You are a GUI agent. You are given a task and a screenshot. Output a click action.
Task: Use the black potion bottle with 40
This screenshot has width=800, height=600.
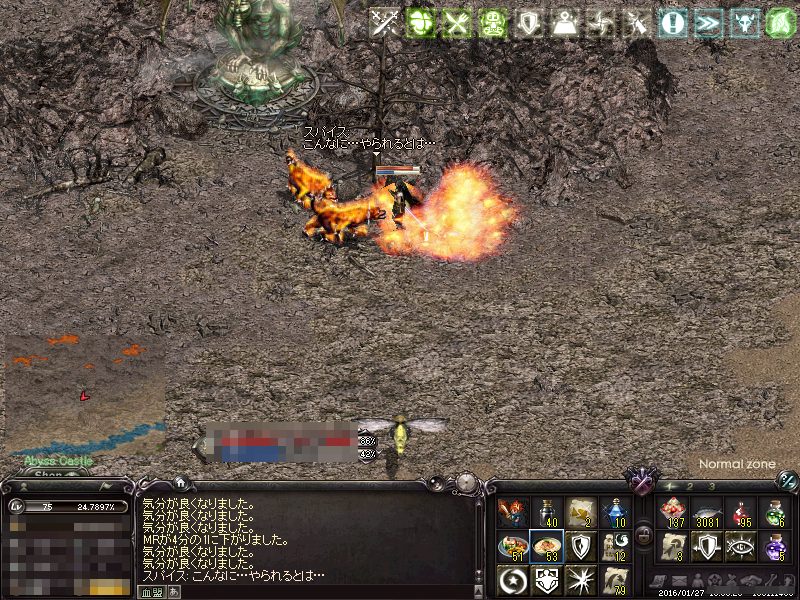[x=546, y=513]
